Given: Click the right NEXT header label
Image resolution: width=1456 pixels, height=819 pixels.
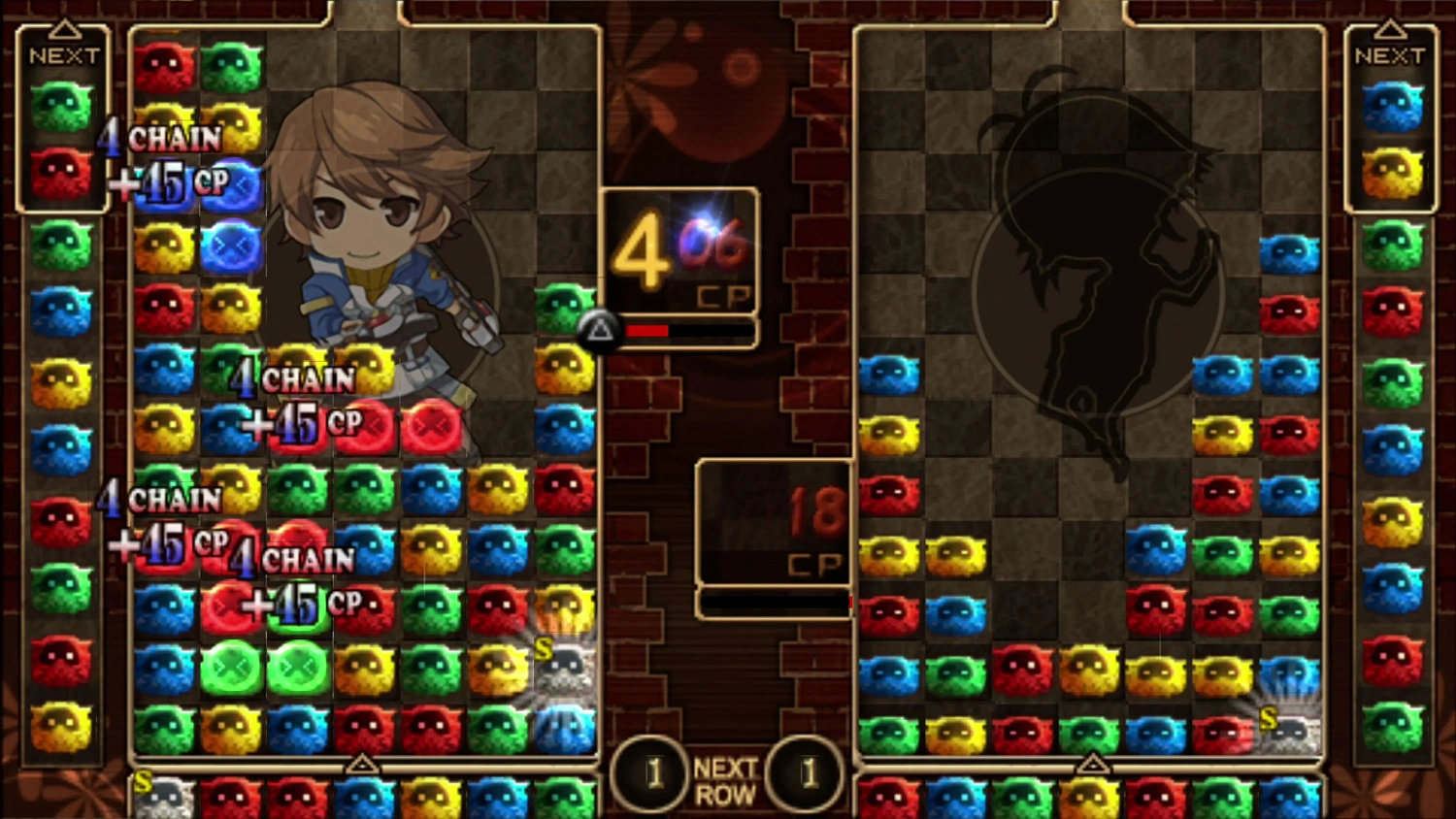Looking at the screenshot, I should coord(1392,55).
